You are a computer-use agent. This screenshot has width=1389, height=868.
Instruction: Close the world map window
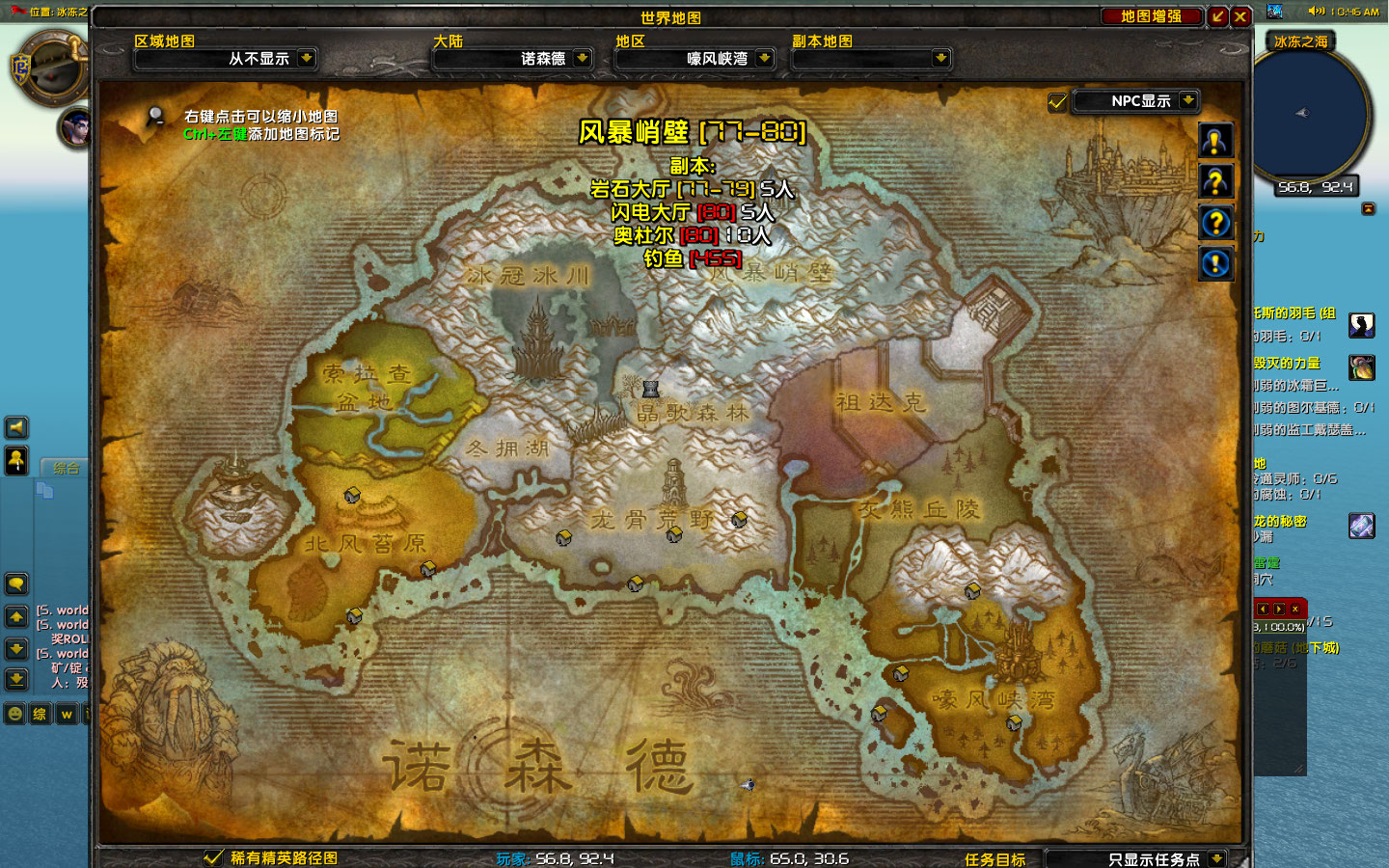click(x=1240, y=16)
